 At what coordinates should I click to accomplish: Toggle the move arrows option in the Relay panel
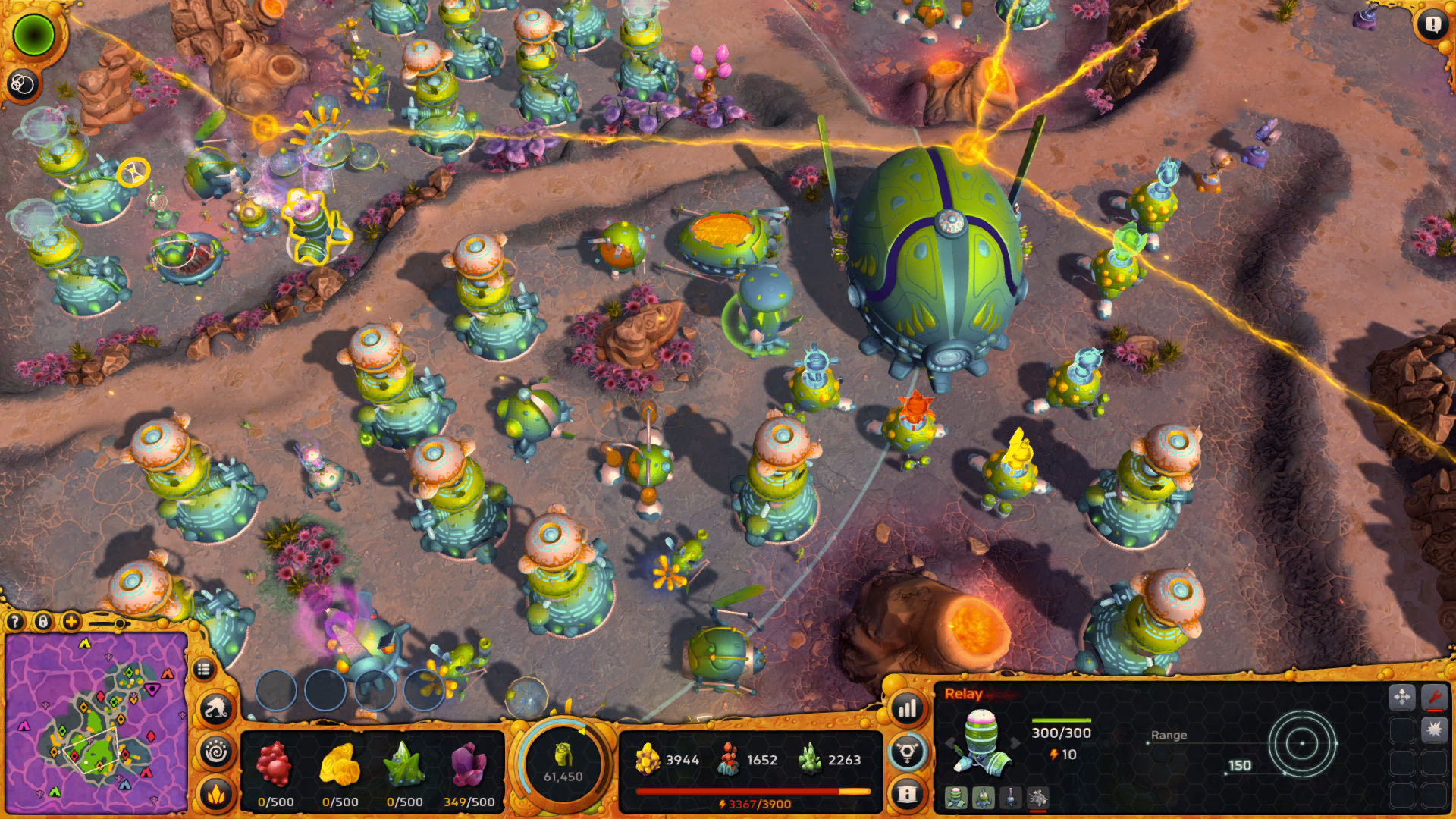point(1402,698)
